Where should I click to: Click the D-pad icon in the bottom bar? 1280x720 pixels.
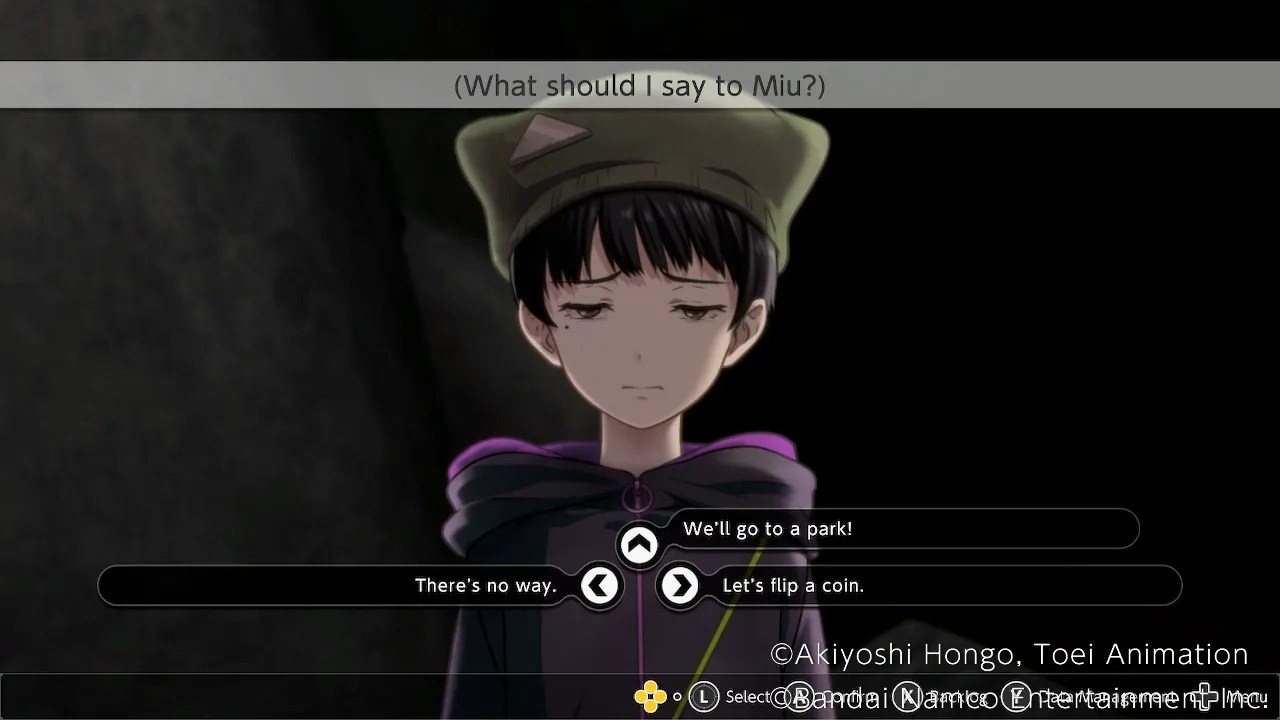[649, 696]
